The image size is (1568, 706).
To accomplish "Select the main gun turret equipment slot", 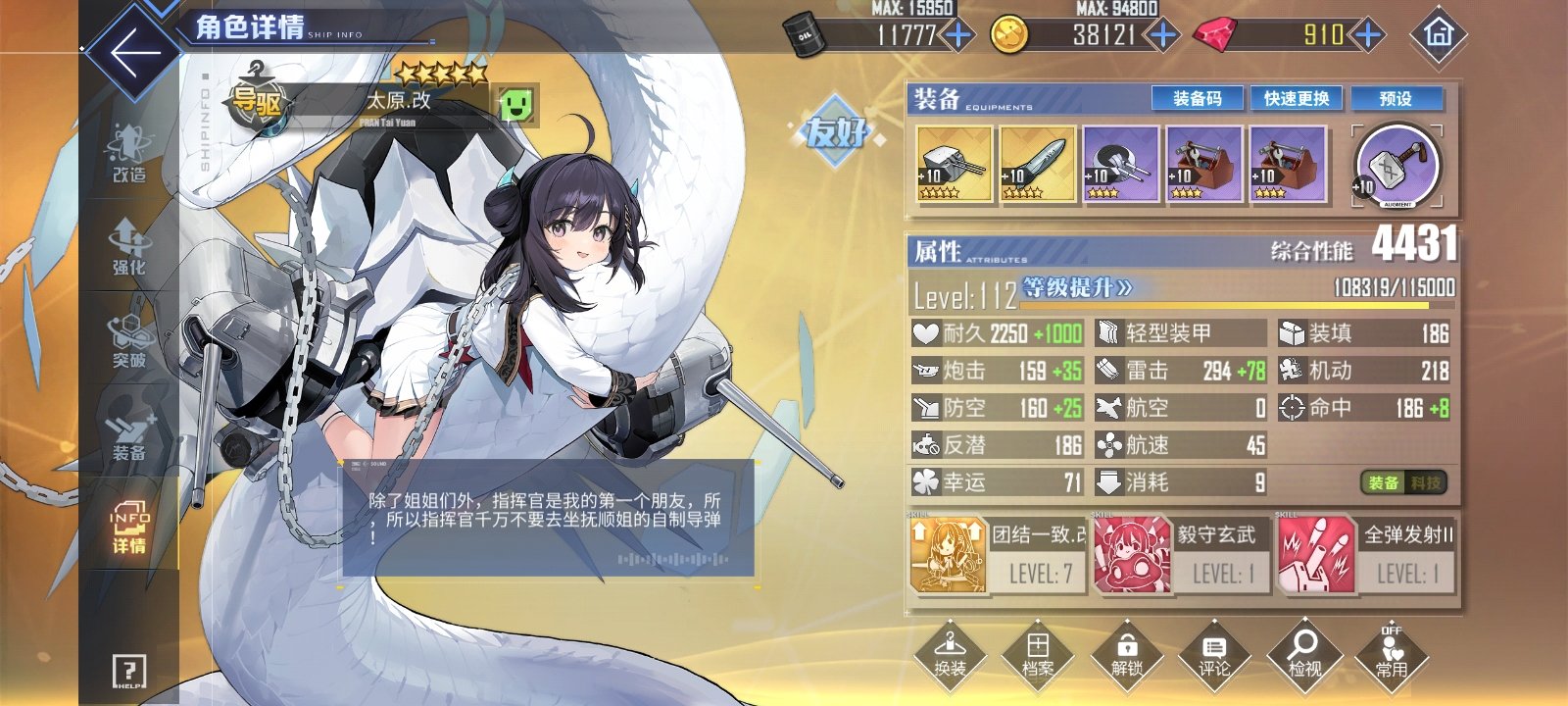I will (x=954, y=164).
